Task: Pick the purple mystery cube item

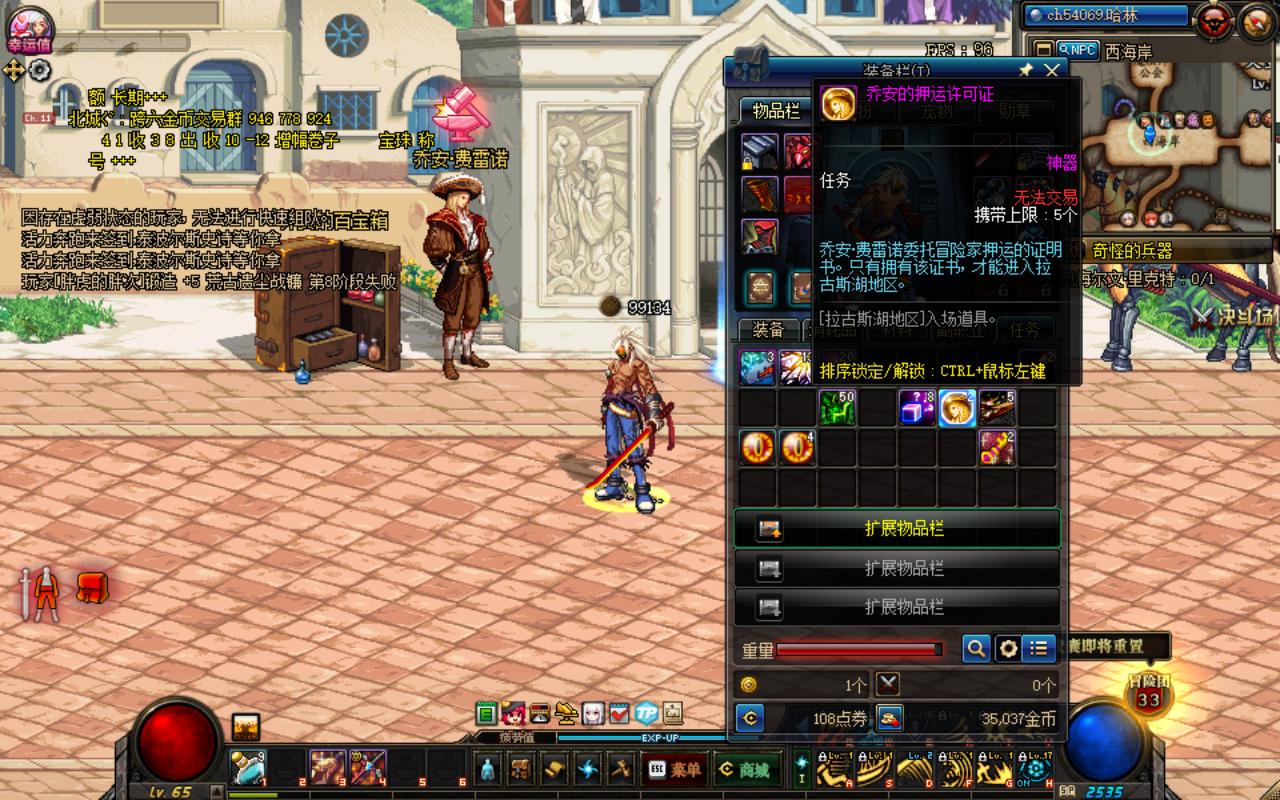Action: pyautogui.click(x=917, y=408)
